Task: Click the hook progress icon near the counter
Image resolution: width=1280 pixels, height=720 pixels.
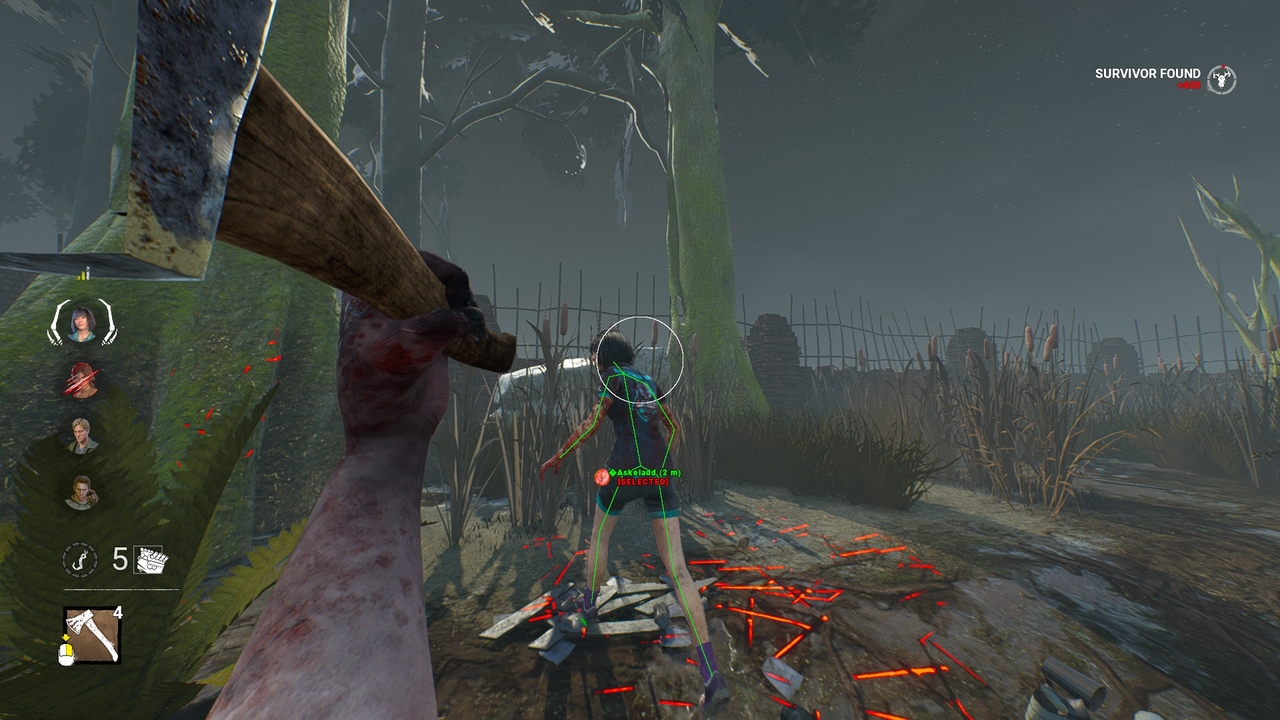Action: click(80, 558)
